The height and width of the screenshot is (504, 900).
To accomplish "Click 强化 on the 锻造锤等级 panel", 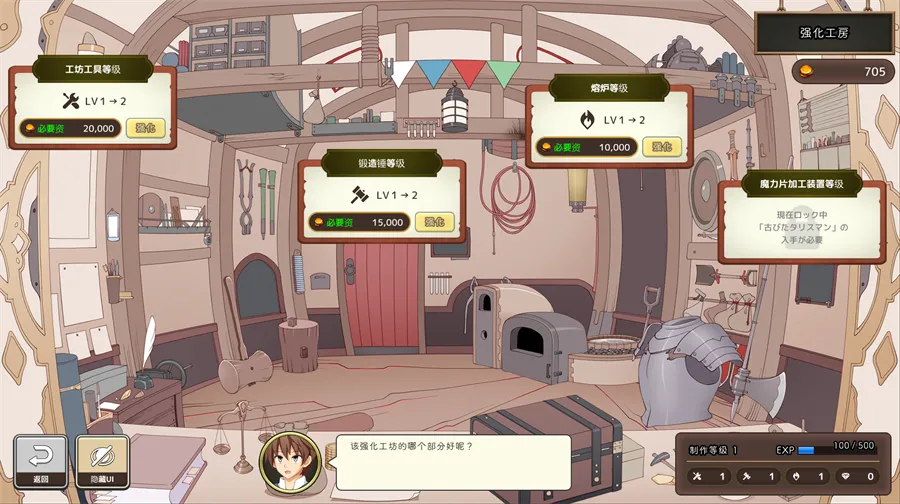I will pyautogui.click(x=434, y=222).
